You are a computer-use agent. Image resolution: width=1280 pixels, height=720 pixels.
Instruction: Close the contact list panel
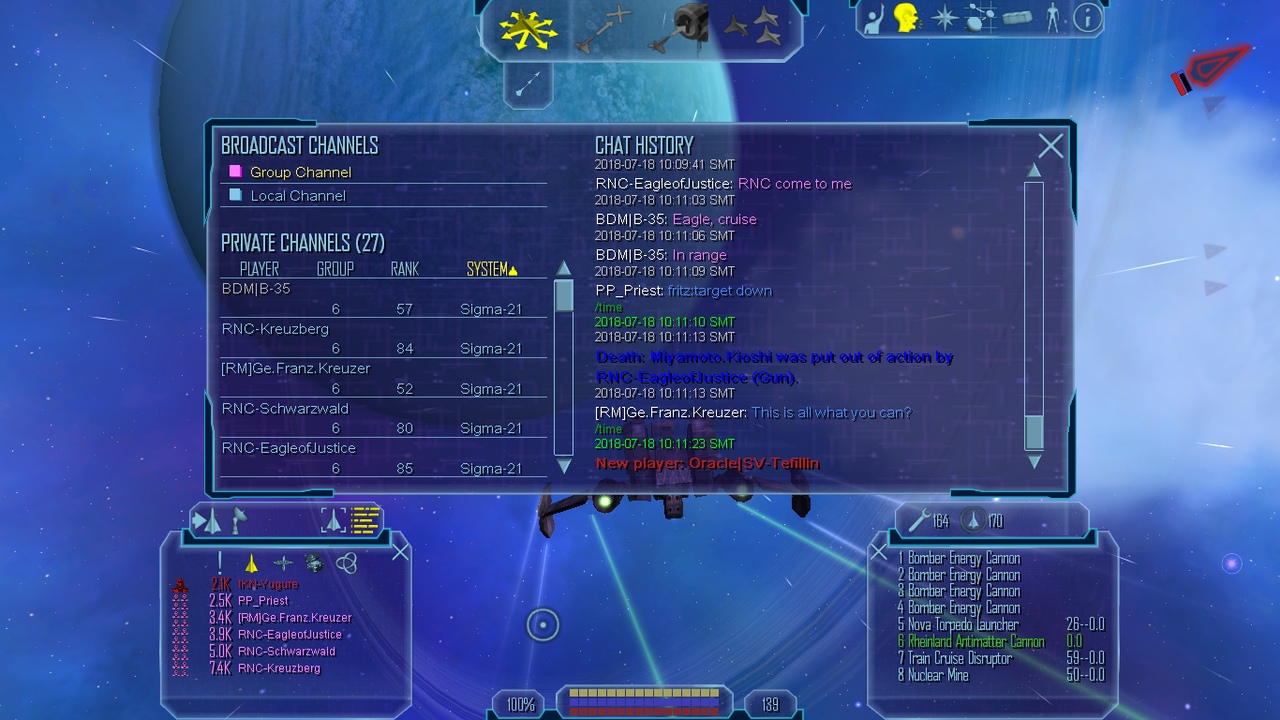tap(400, 552)
